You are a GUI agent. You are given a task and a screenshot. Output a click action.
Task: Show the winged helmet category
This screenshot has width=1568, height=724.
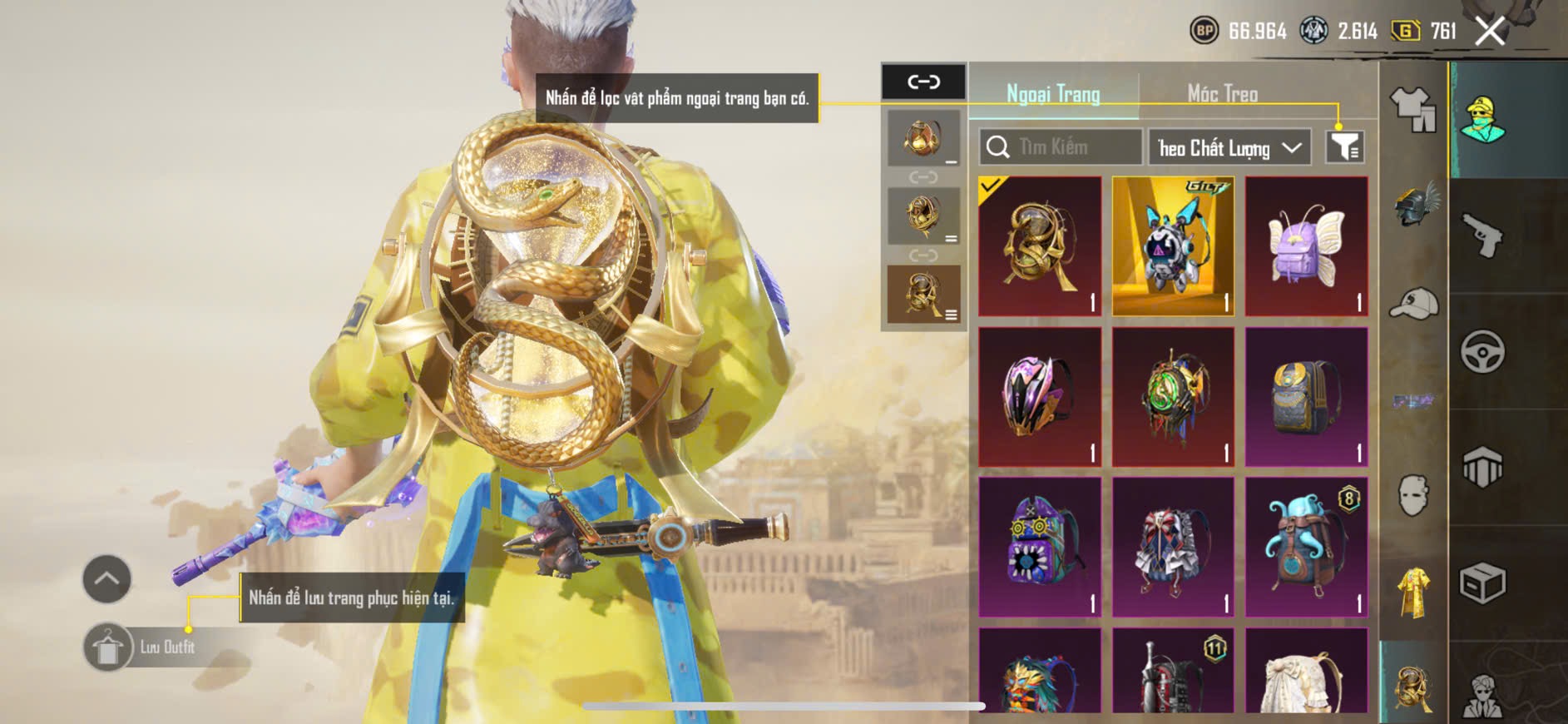(1413, 206)
